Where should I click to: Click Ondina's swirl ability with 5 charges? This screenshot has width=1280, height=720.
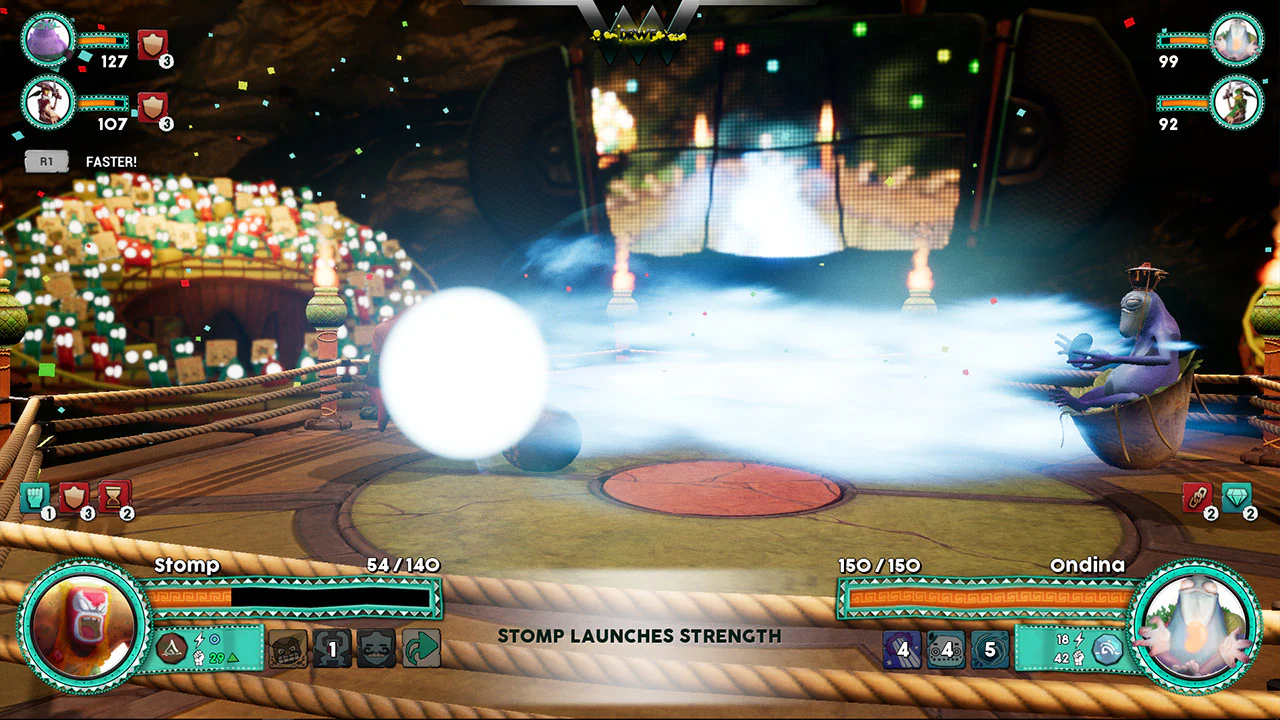tap(991, 650)
